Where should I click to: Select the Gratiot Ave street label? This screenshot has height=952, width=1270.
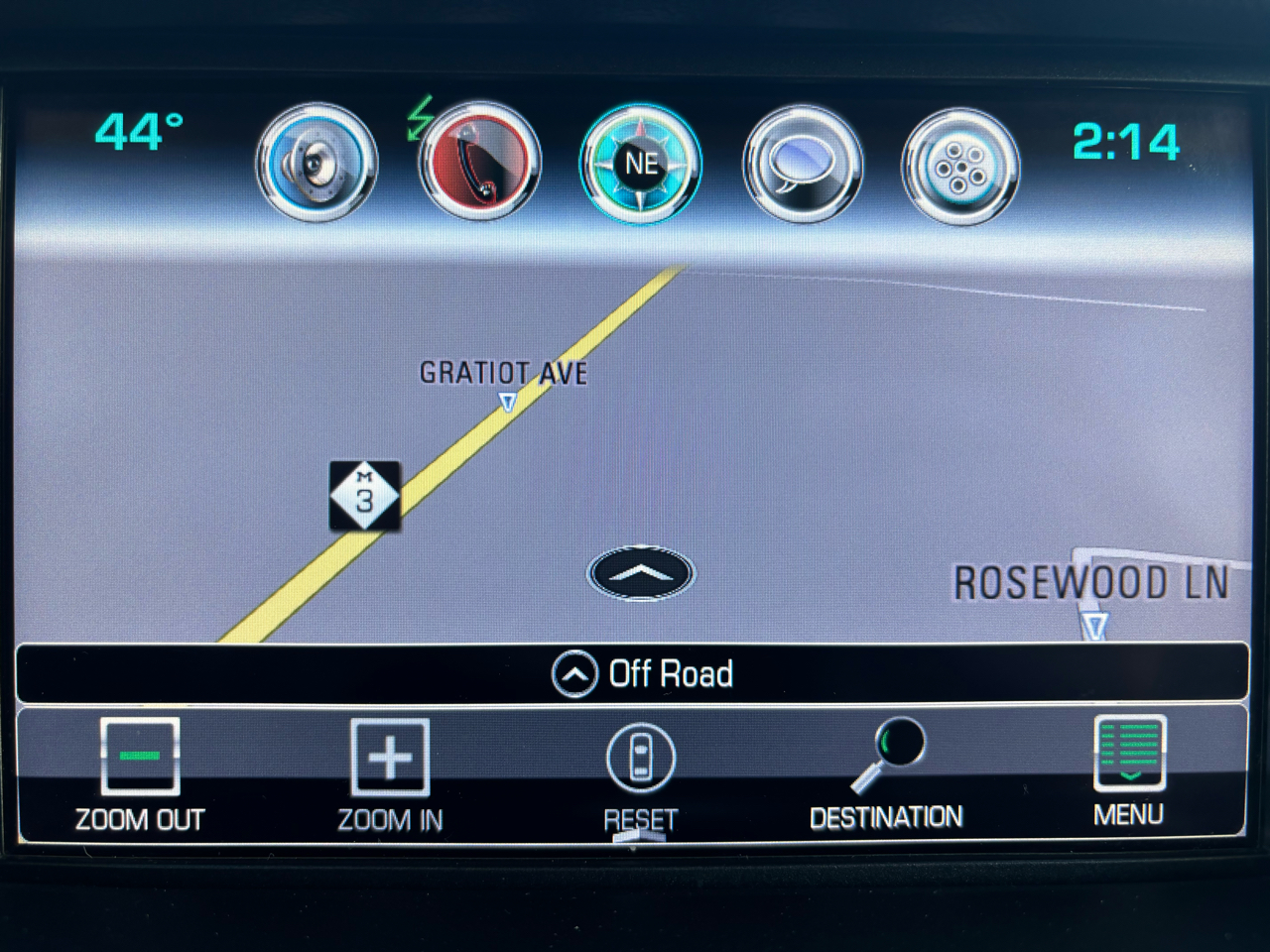point(503,374)
